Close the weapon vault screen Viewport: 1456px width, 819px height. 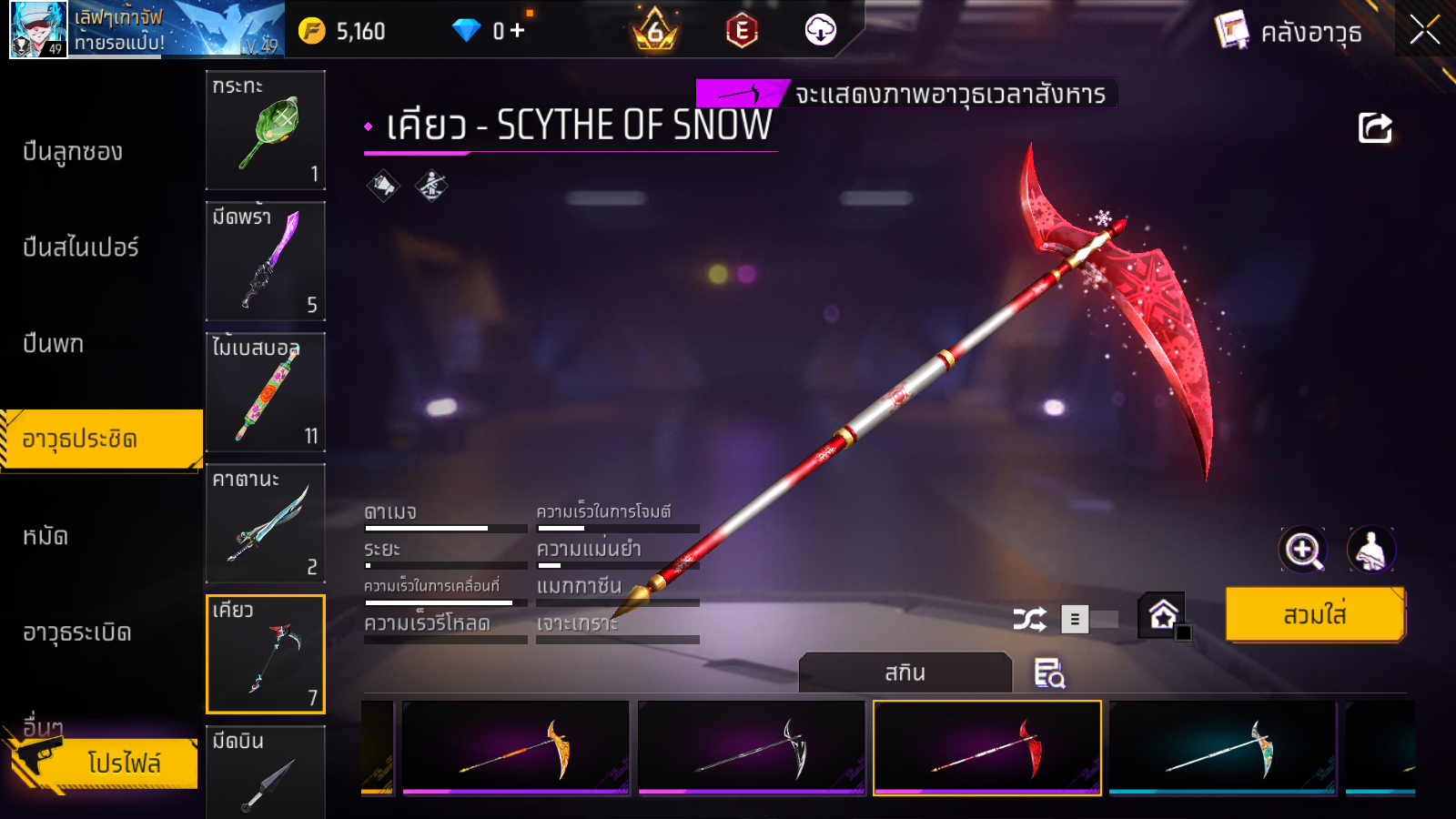tap(1424, 31)
